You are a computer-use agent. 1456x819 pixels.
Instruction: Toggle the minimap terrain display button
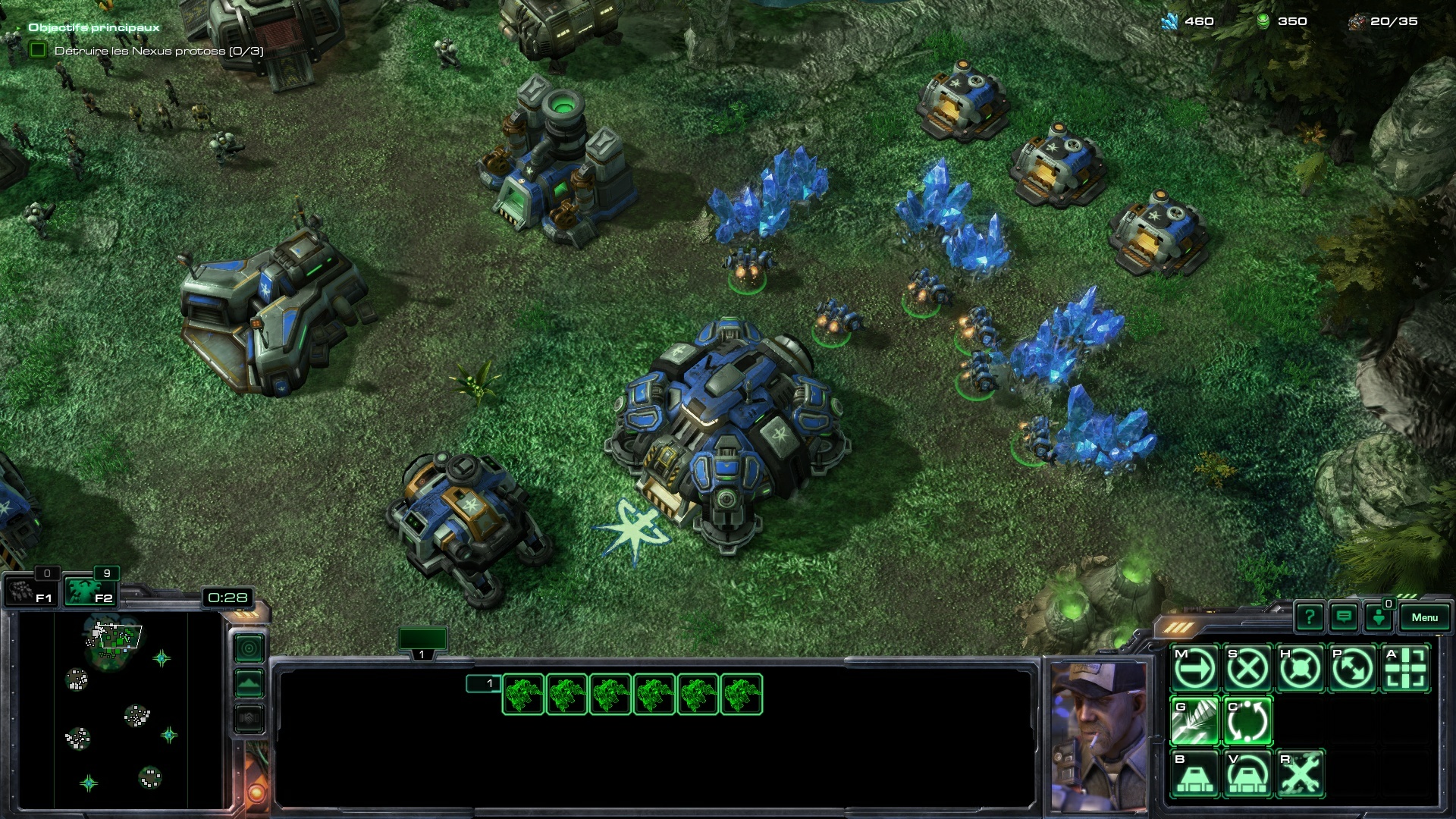click(x=249, y=683)
